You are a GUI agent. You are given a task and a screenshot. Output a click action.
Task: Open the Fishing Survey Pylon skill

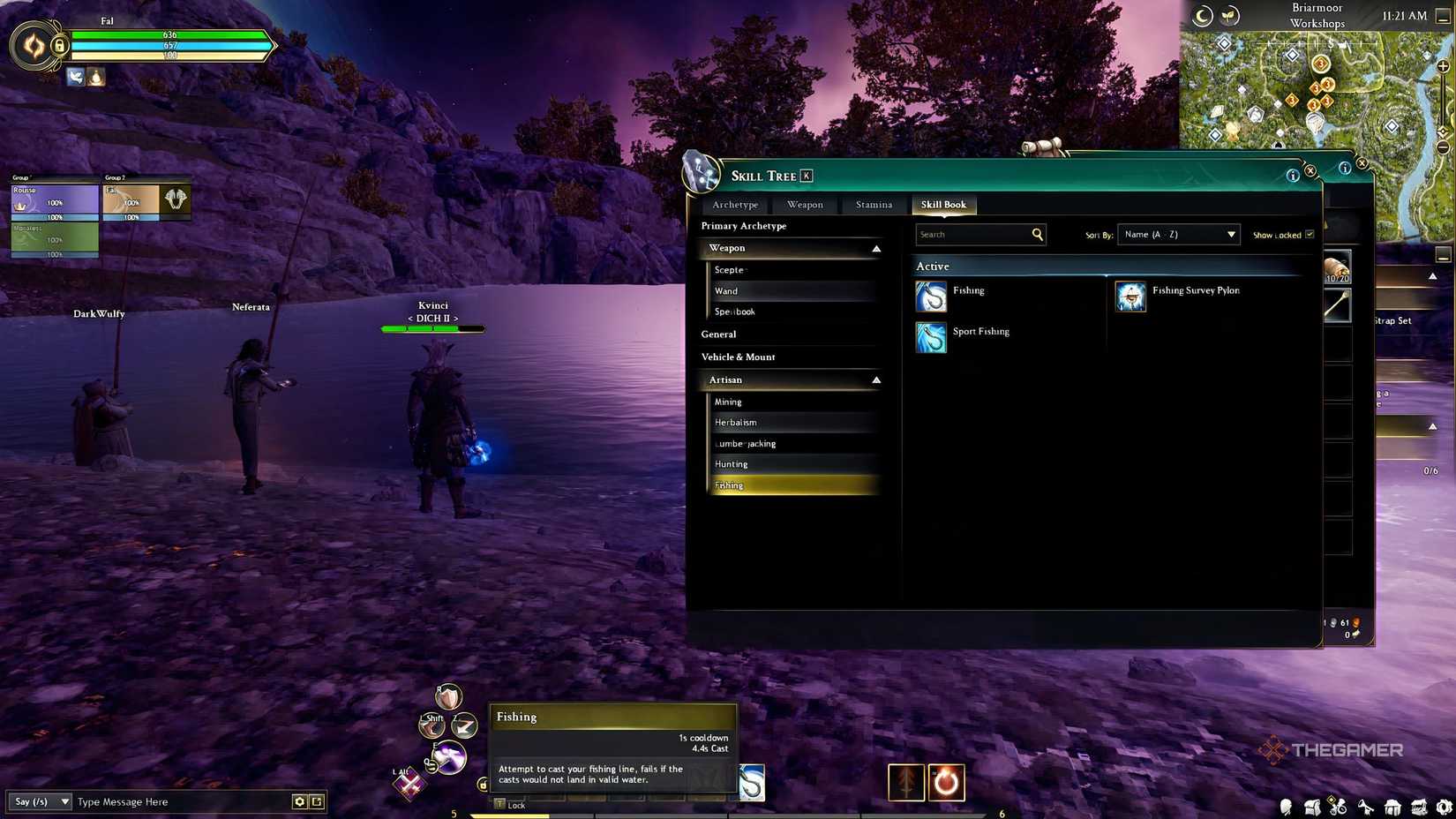click(1130, 297)
